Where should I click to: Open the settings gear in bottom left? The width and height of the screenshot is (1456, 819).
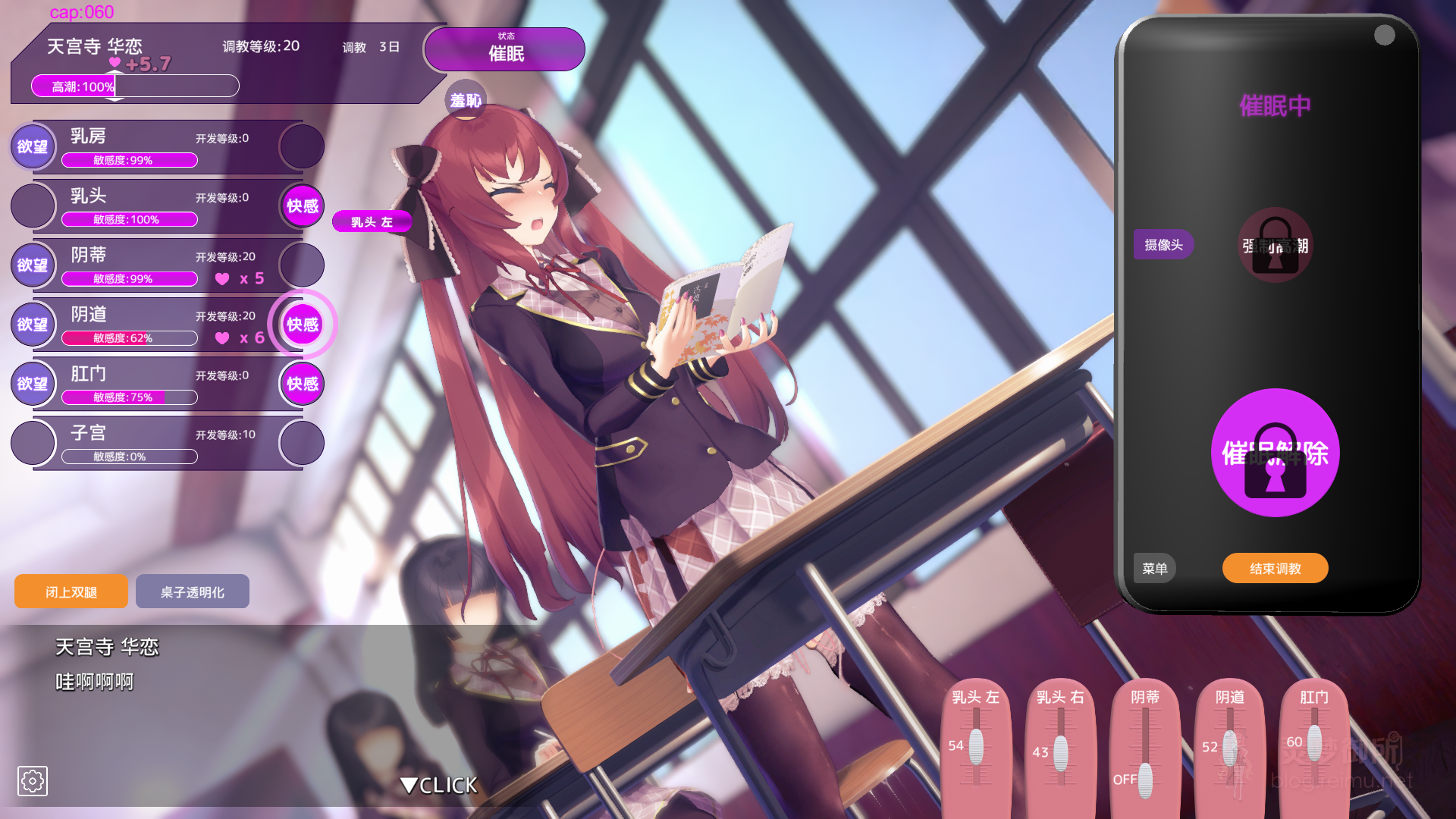click(x=32, y=780)
